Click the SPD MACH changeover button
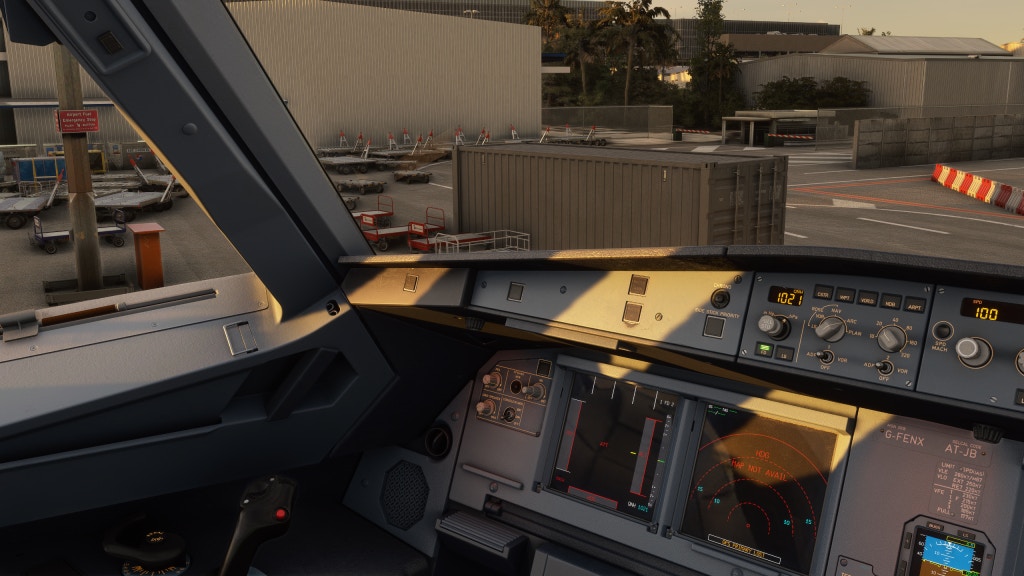The width and height of the screenshot is (1024, 576). point(942,331)
